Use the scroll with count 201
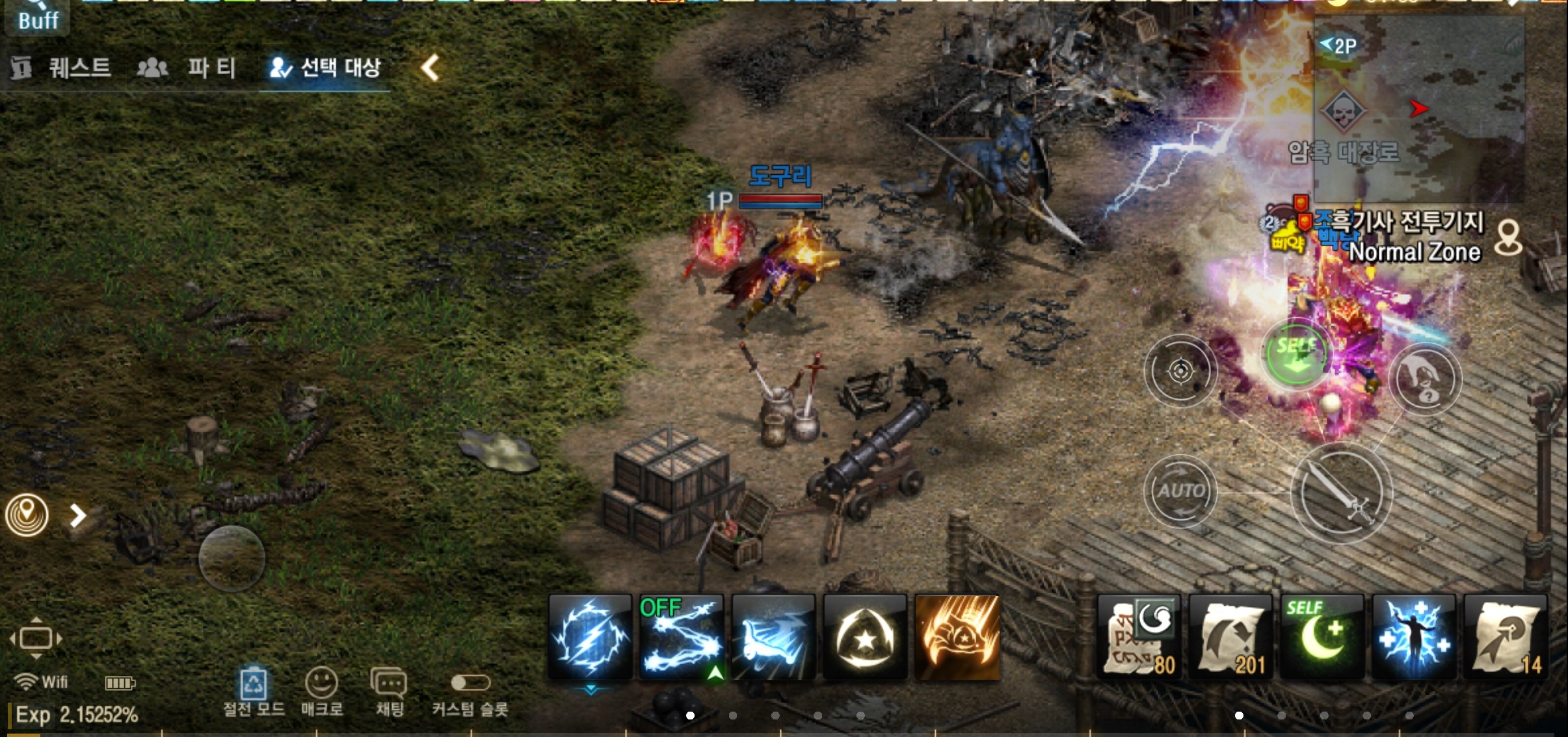The width and height of the screenshot is (1568, 737). point(1230,638)
